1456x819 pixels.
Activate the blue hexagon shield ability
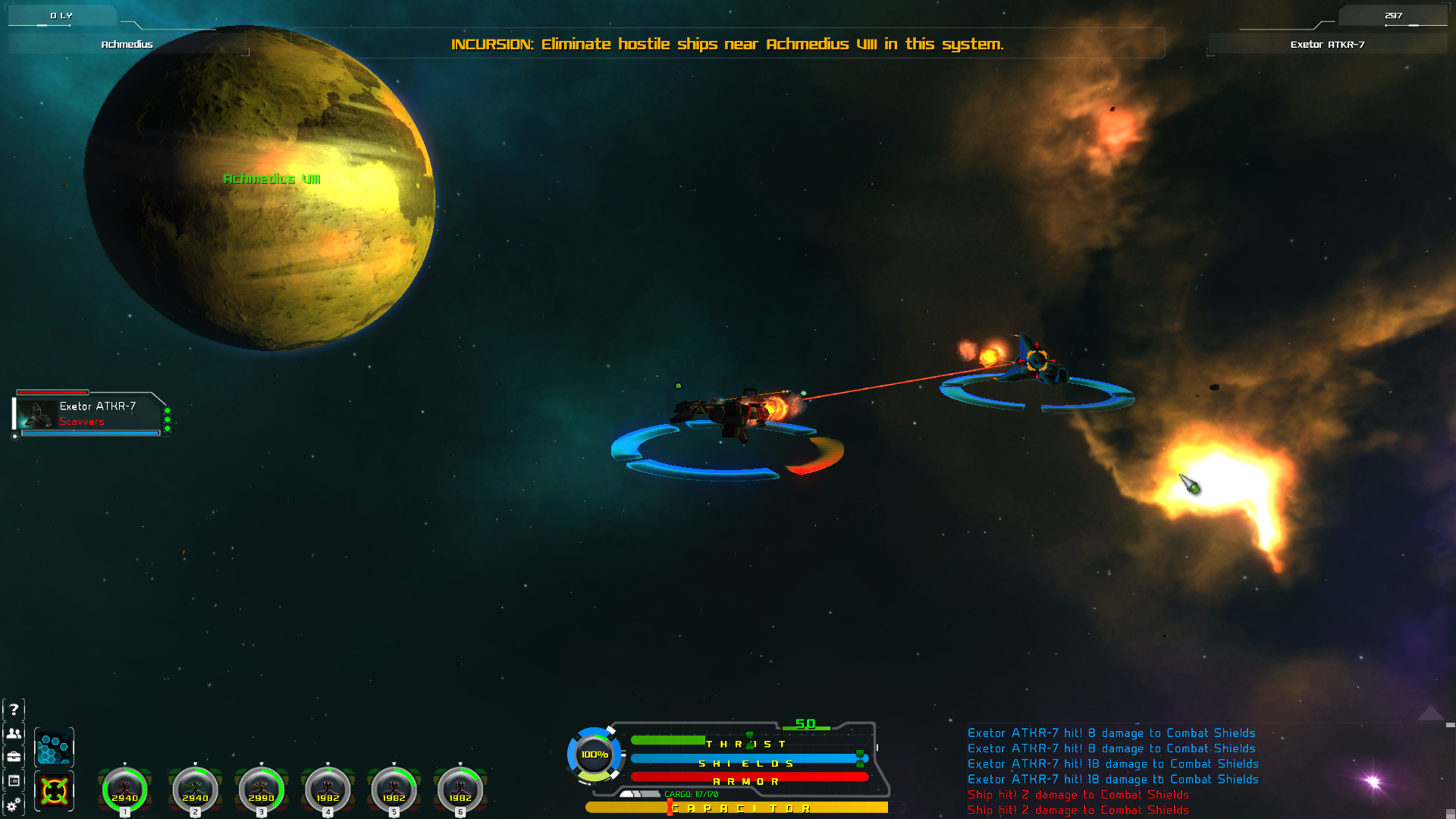coord(54,747)
